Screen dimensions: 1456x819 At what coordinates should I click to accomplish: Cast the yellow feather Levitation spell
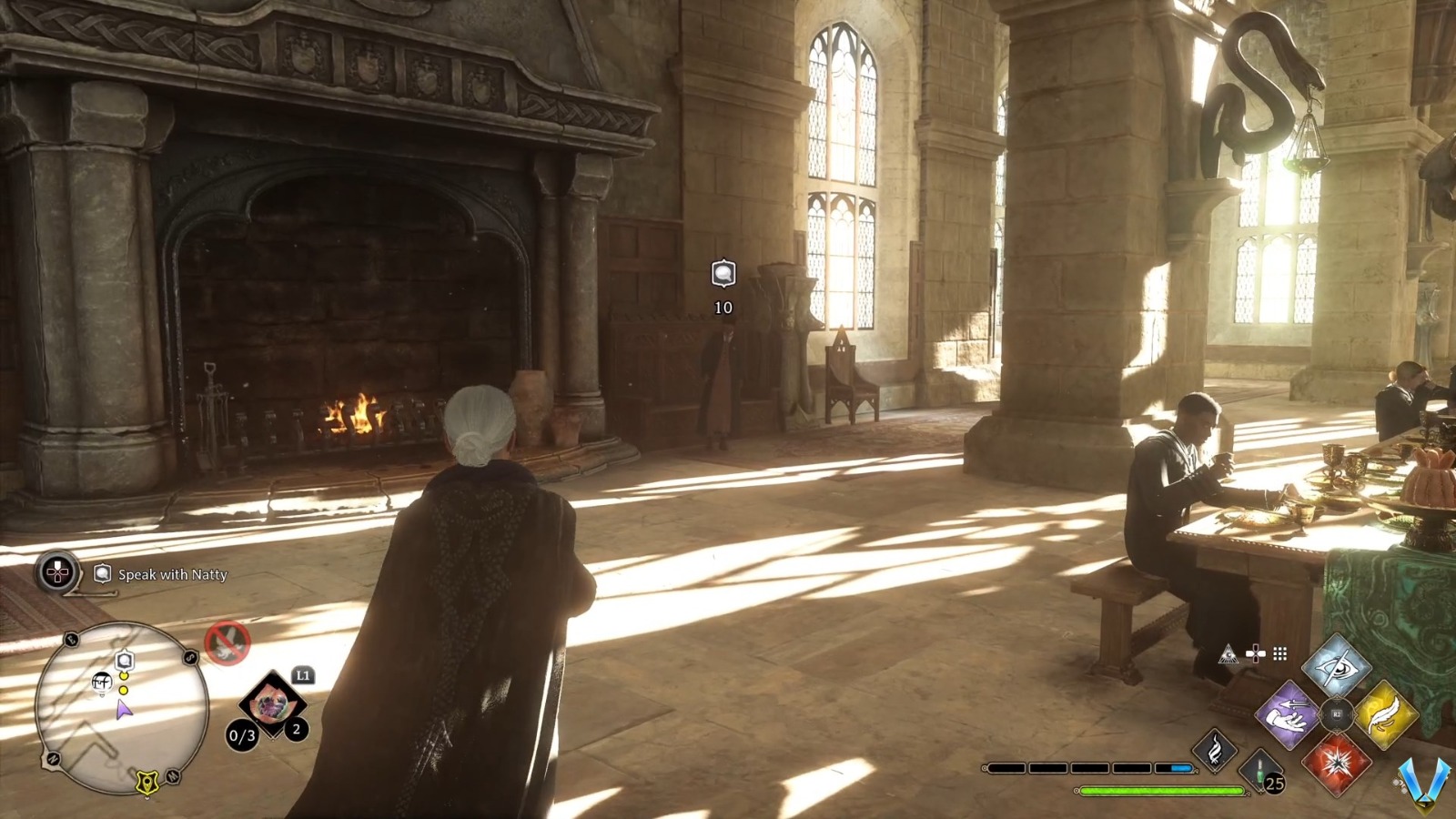point(1385,715)
